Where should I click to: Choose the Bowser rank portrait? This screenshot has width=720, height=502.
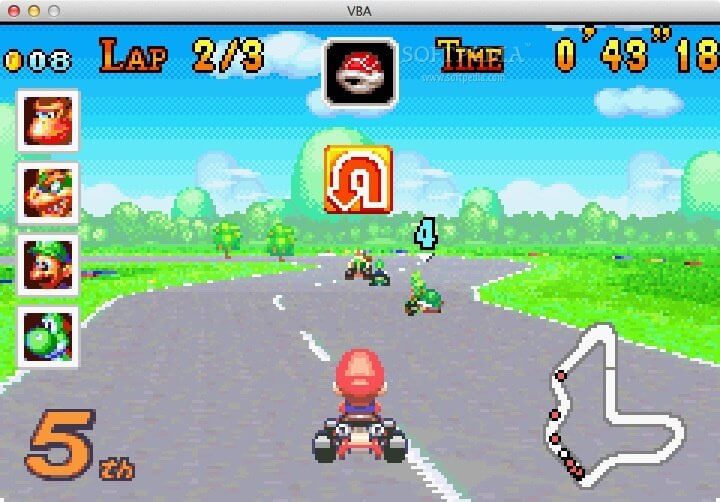coord(47,192)
